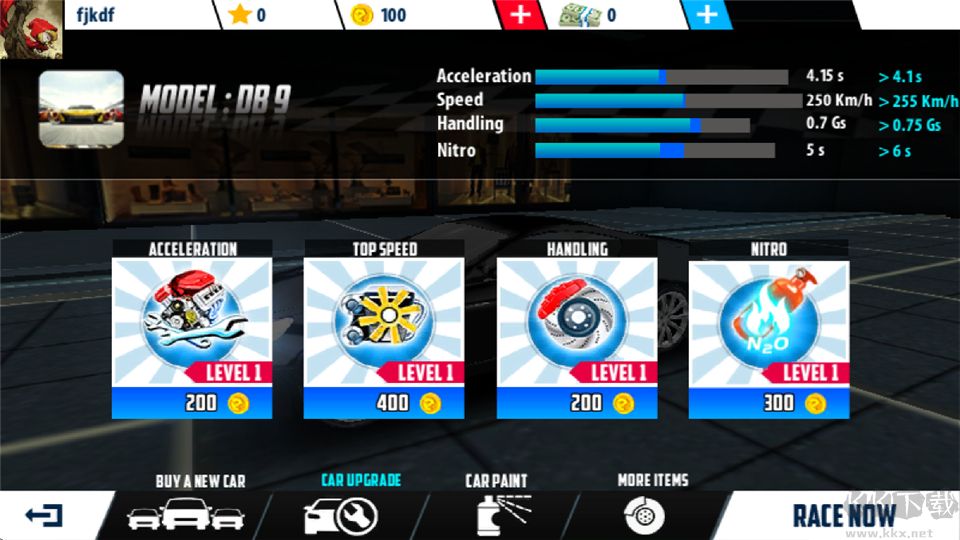The image size is (960, 540).
Task: Buy the Nitro N2O upgrade
Action: tap(769, 330)
